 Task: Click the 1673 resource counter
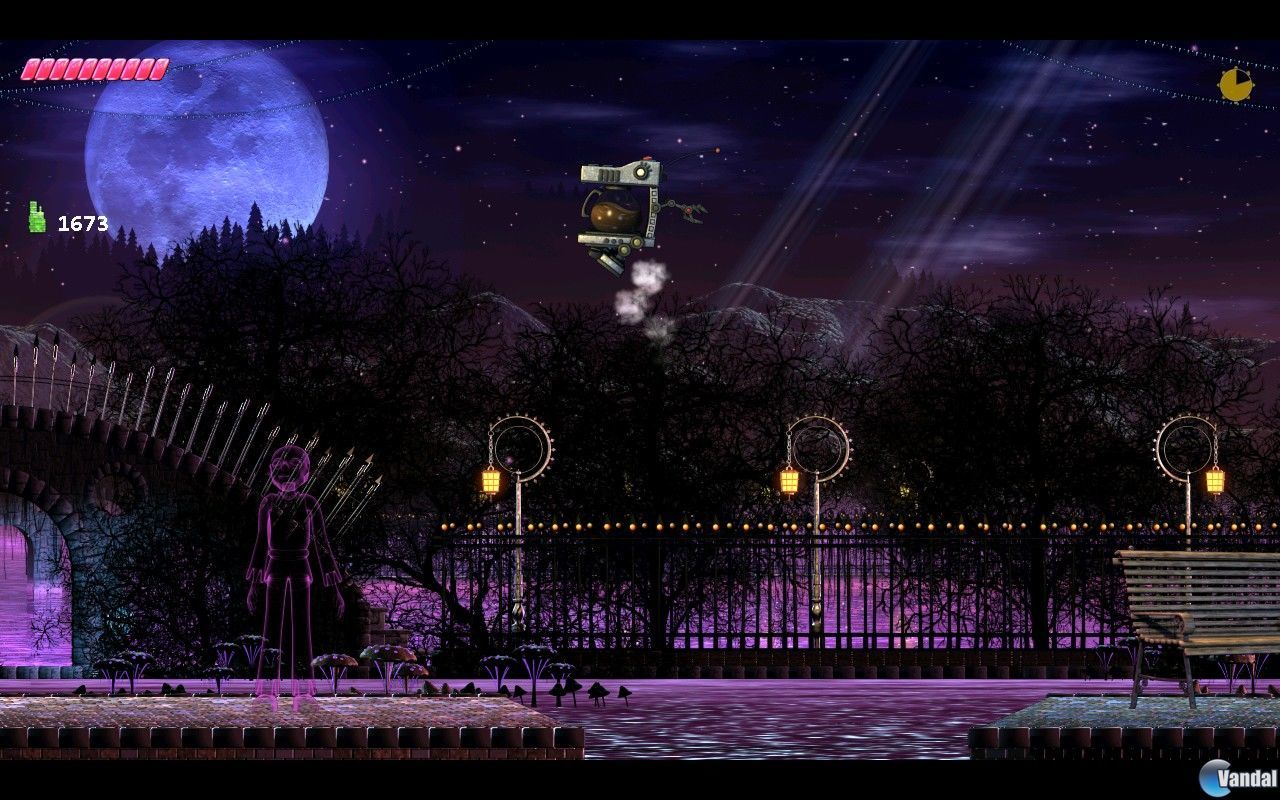point(85,222)
